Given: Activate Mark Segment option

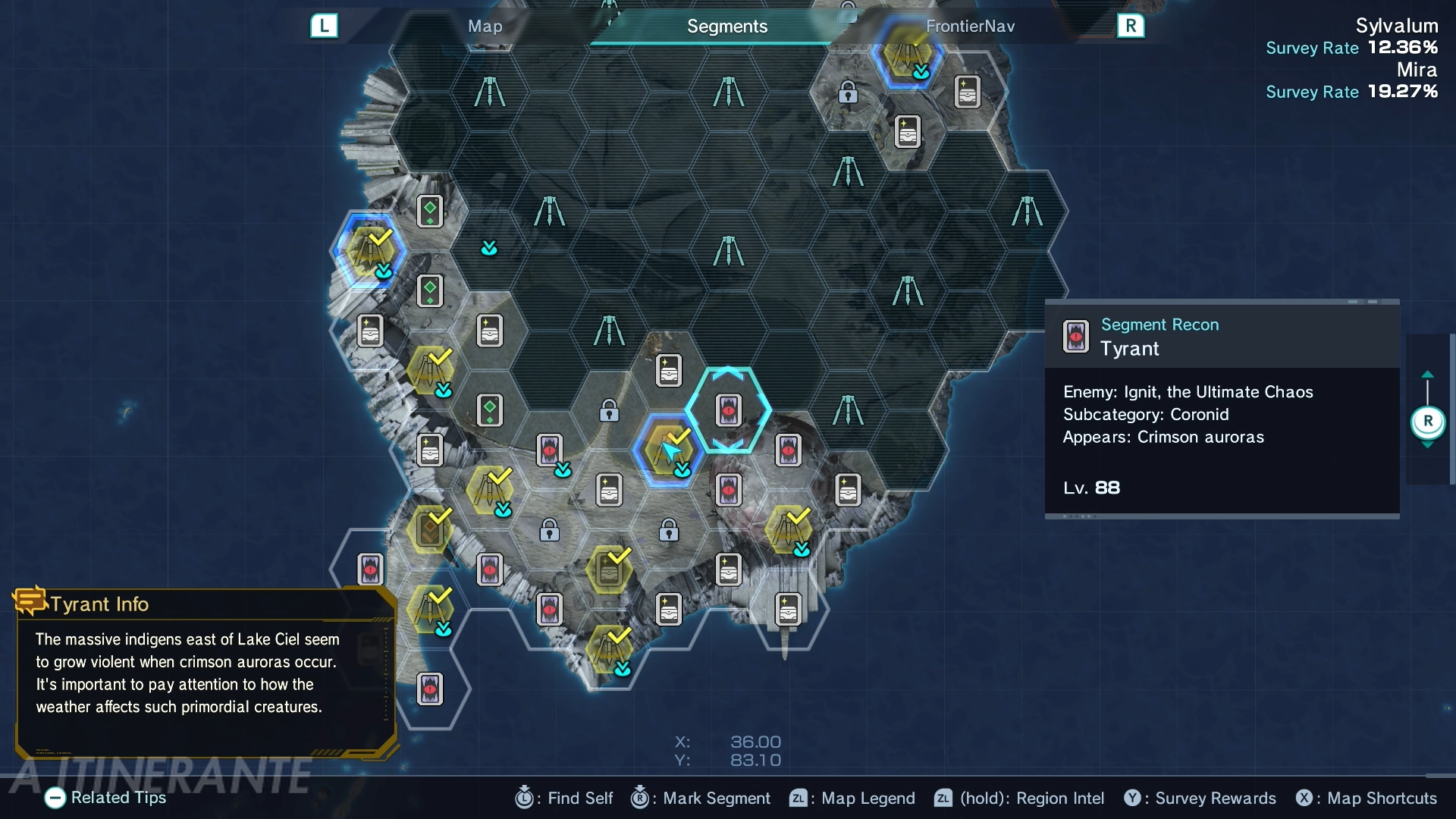Looking at the screenshot, I should (701, 798).
